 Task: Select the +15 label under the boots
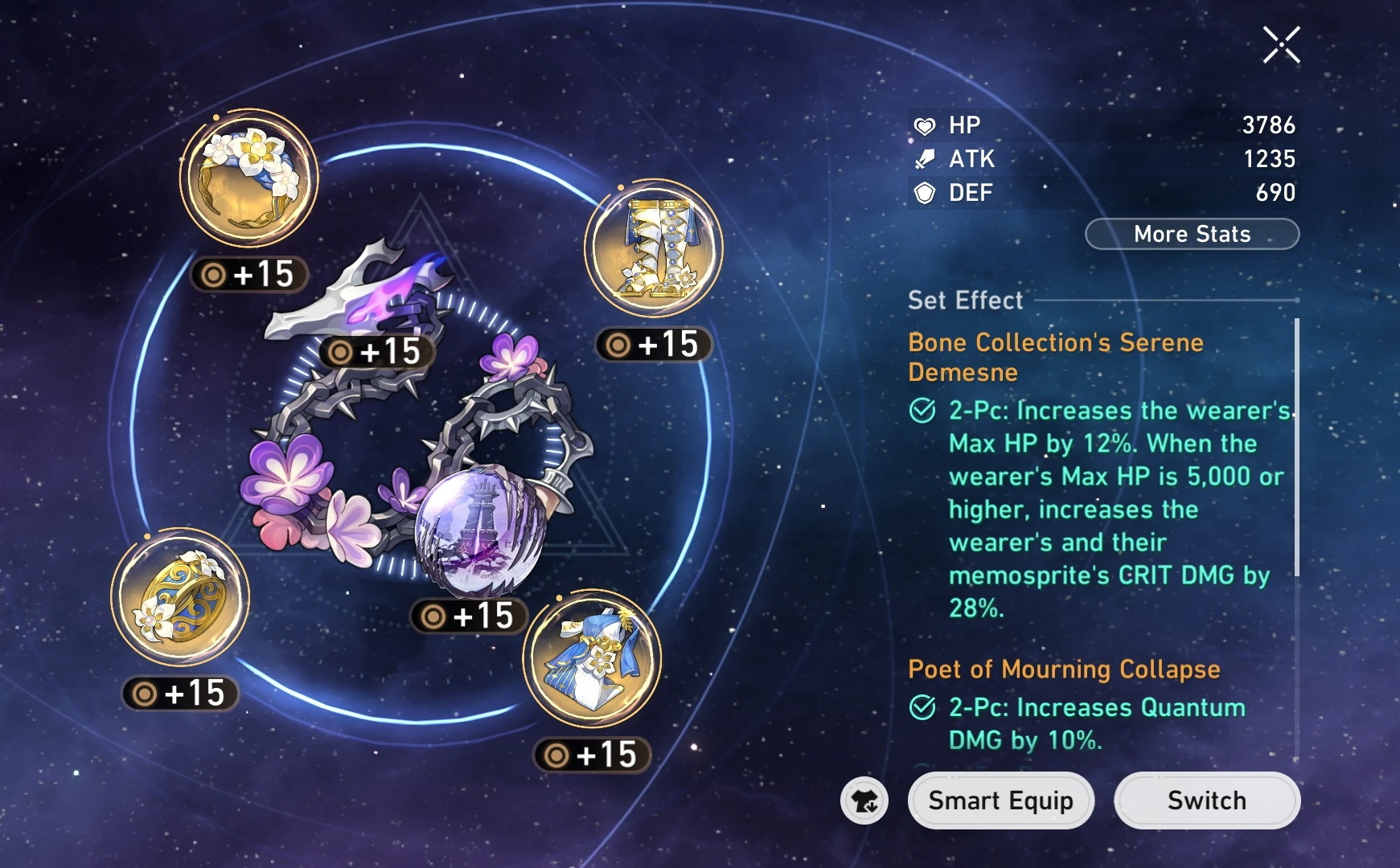click(x=655, y=347)
